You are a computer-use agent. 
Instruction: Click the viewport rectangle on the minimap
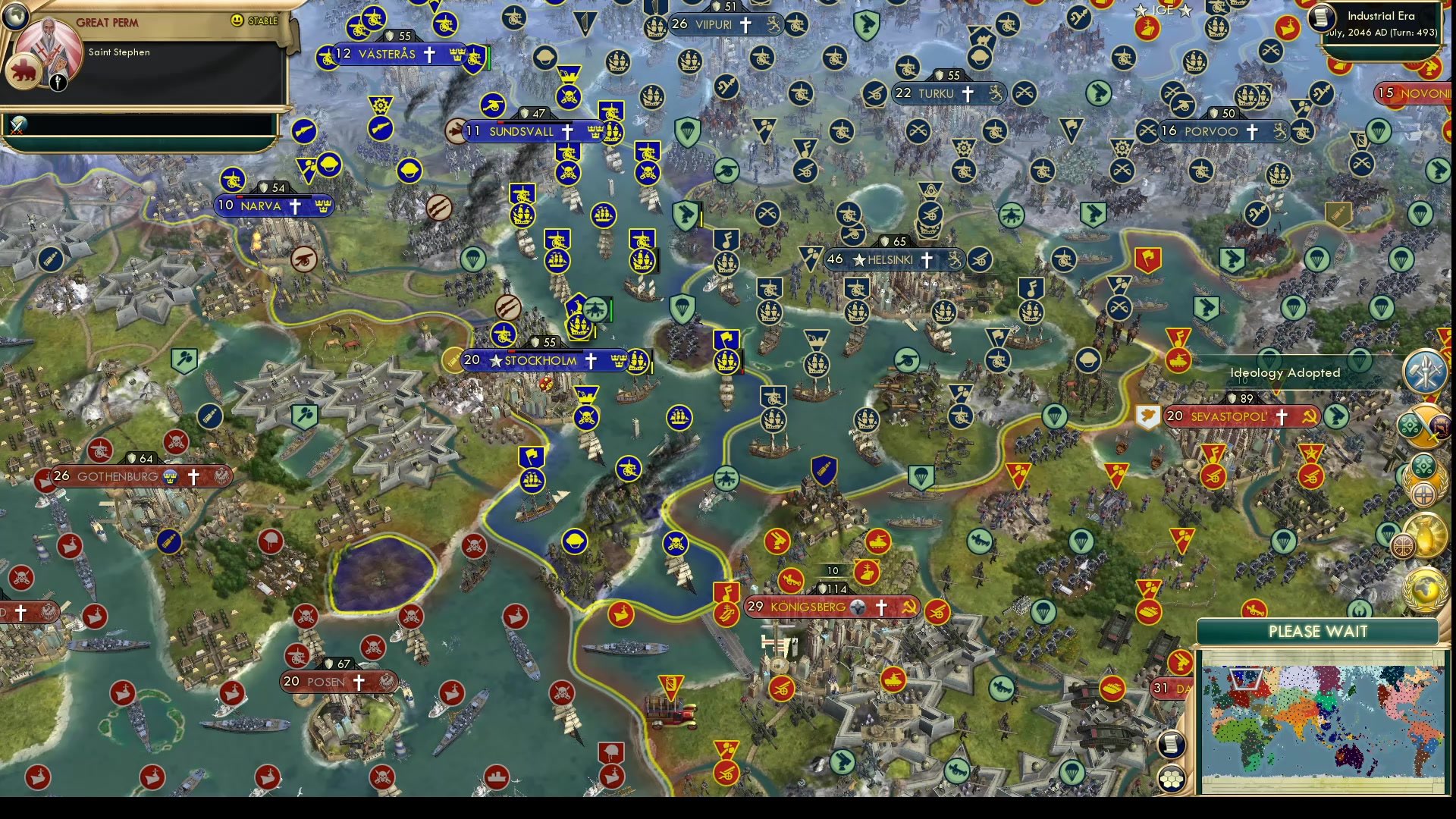point(1246,679)
